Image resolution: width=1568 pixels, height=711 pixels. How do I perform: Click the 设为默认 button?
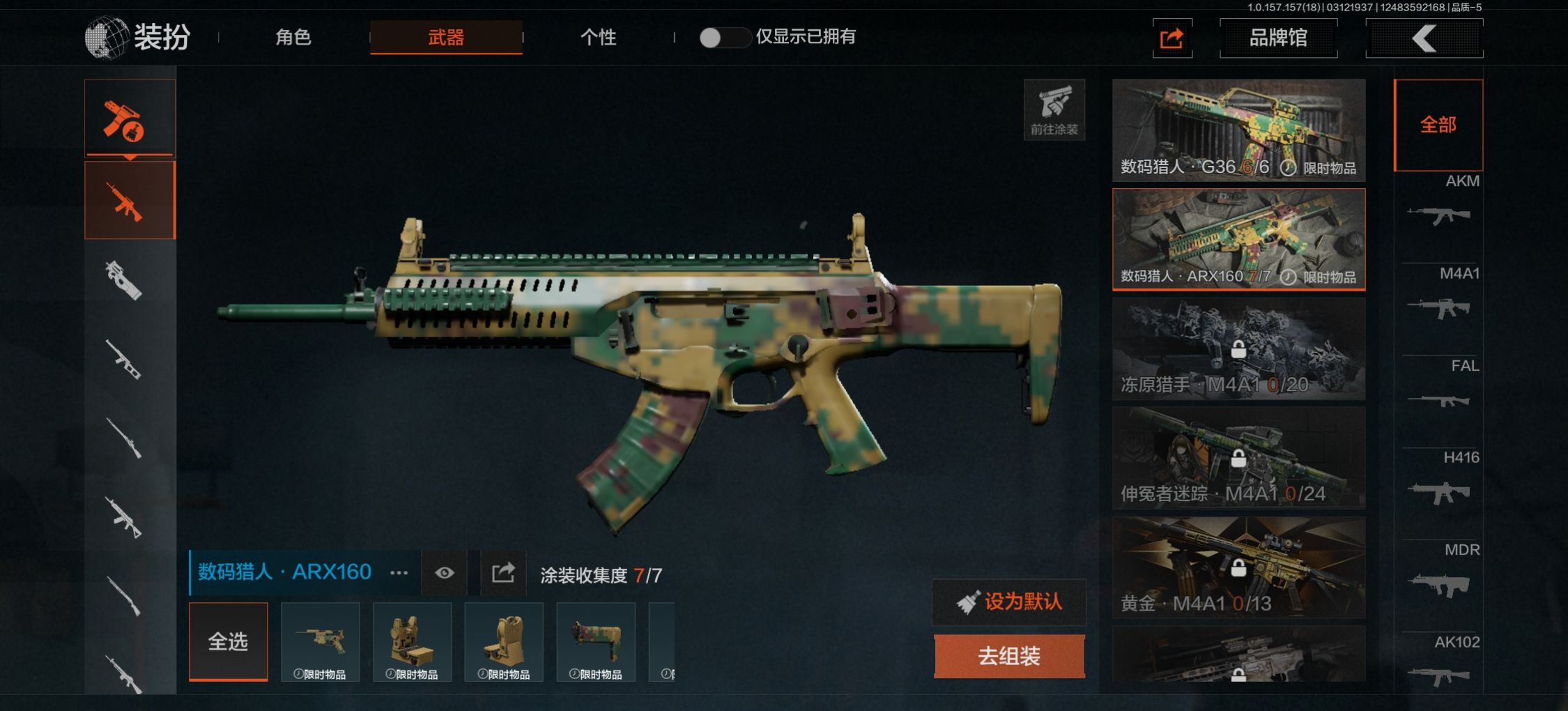tap(1009, 602)
